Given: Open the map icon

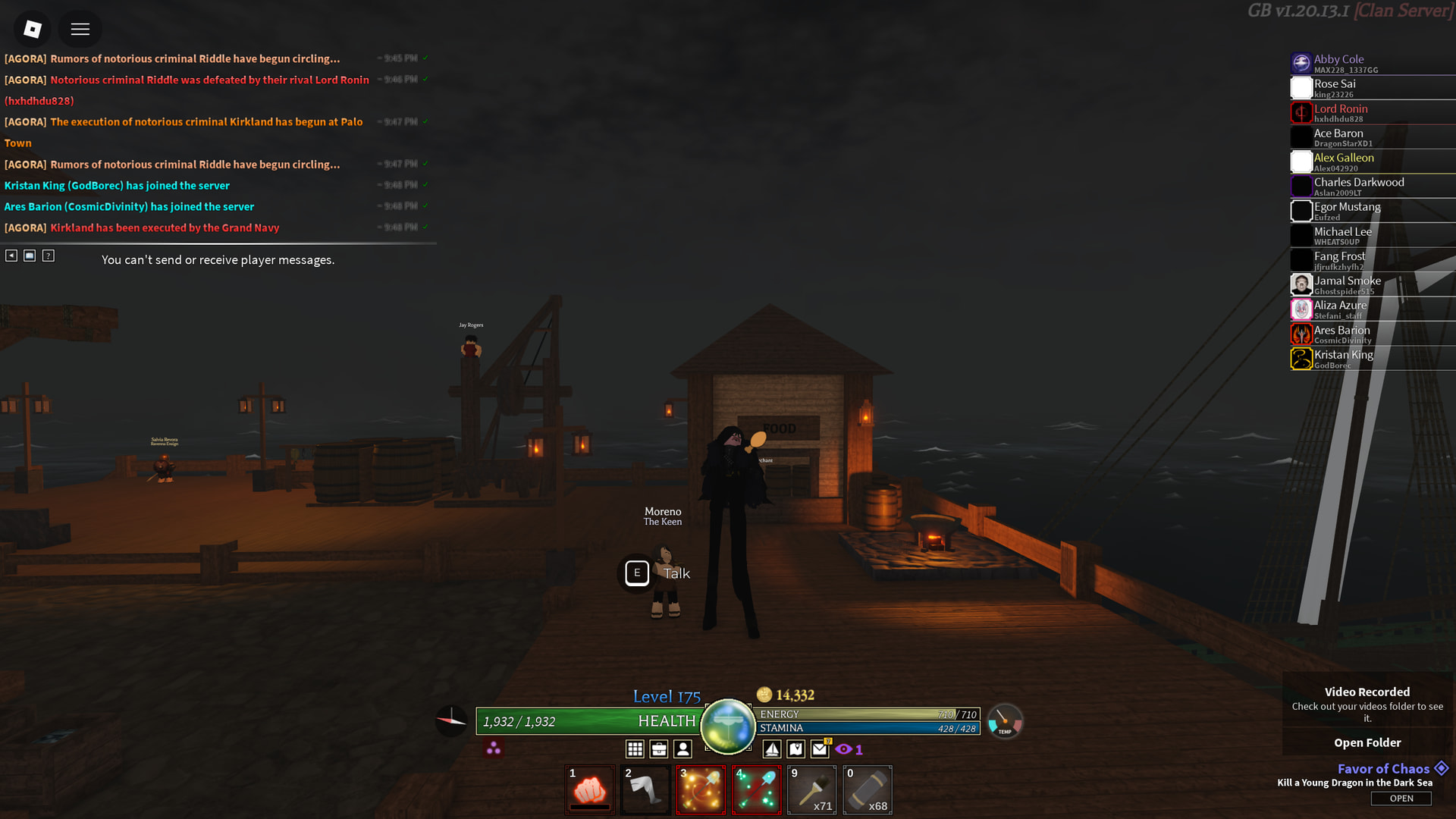Looking at the screenshot, I should point(795,749).
